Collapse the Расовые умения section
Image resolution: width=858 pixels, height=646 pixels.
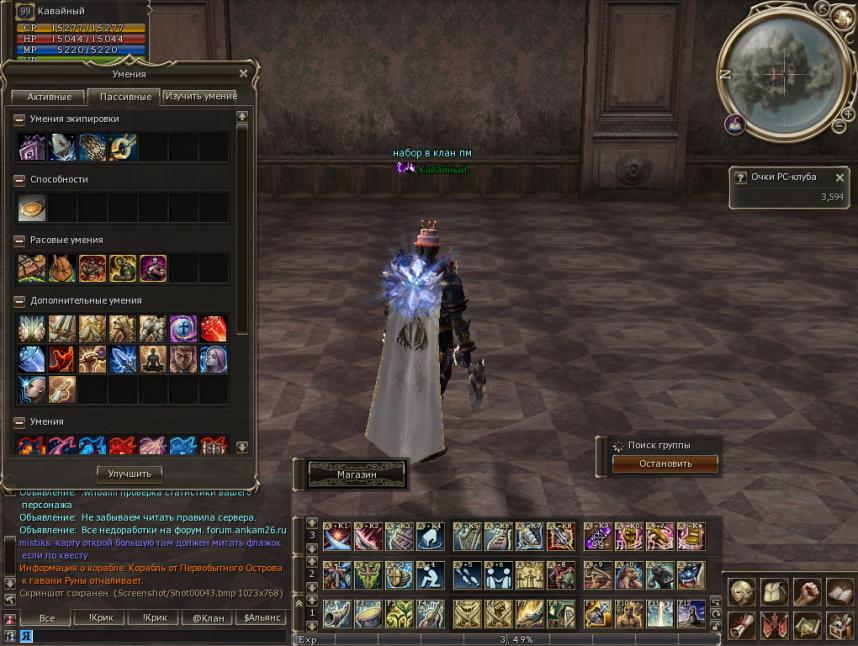[x=19, y=240]
